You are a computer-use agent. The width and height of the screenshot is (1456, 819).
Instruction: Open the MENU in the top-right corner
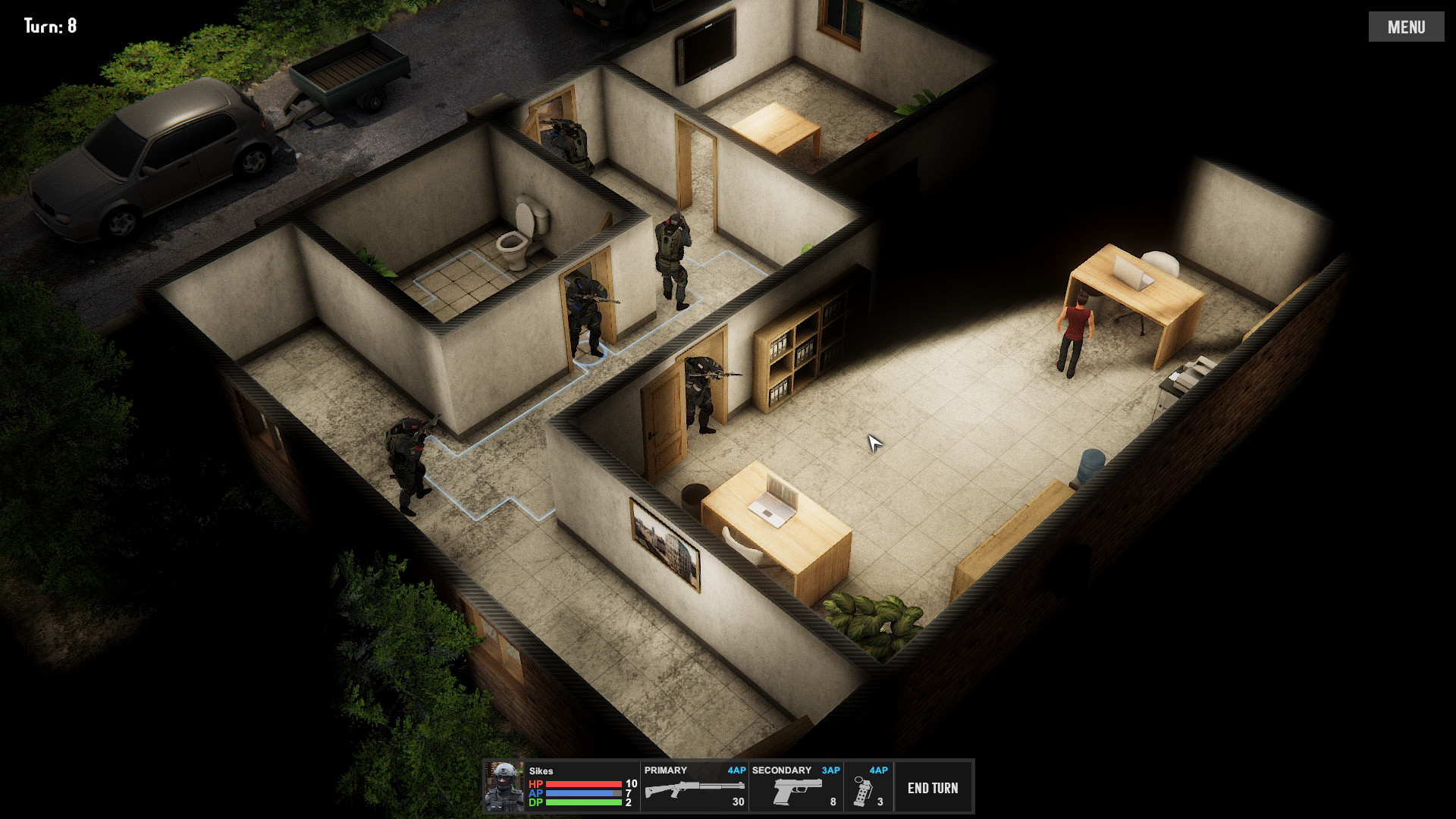[1407, 26]
